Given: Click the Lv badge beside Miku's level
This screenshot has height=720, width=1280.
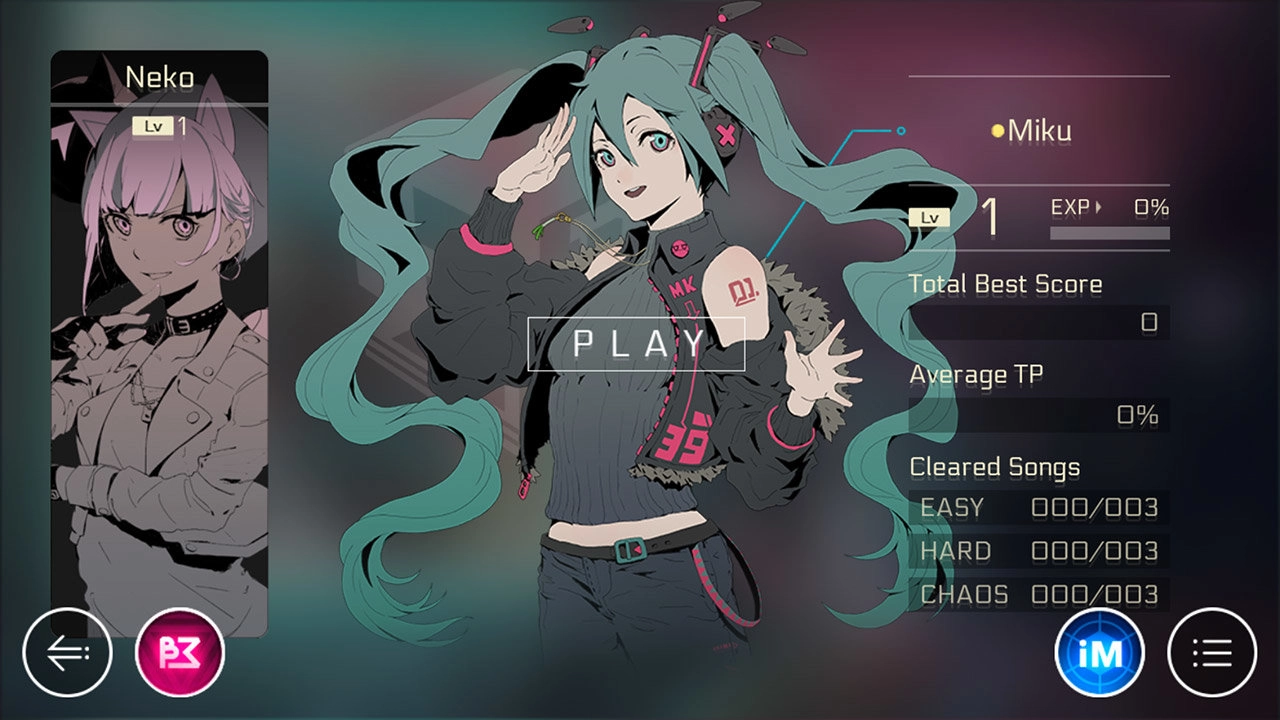Looking at the screenshot, I should (x=931, y=215).
